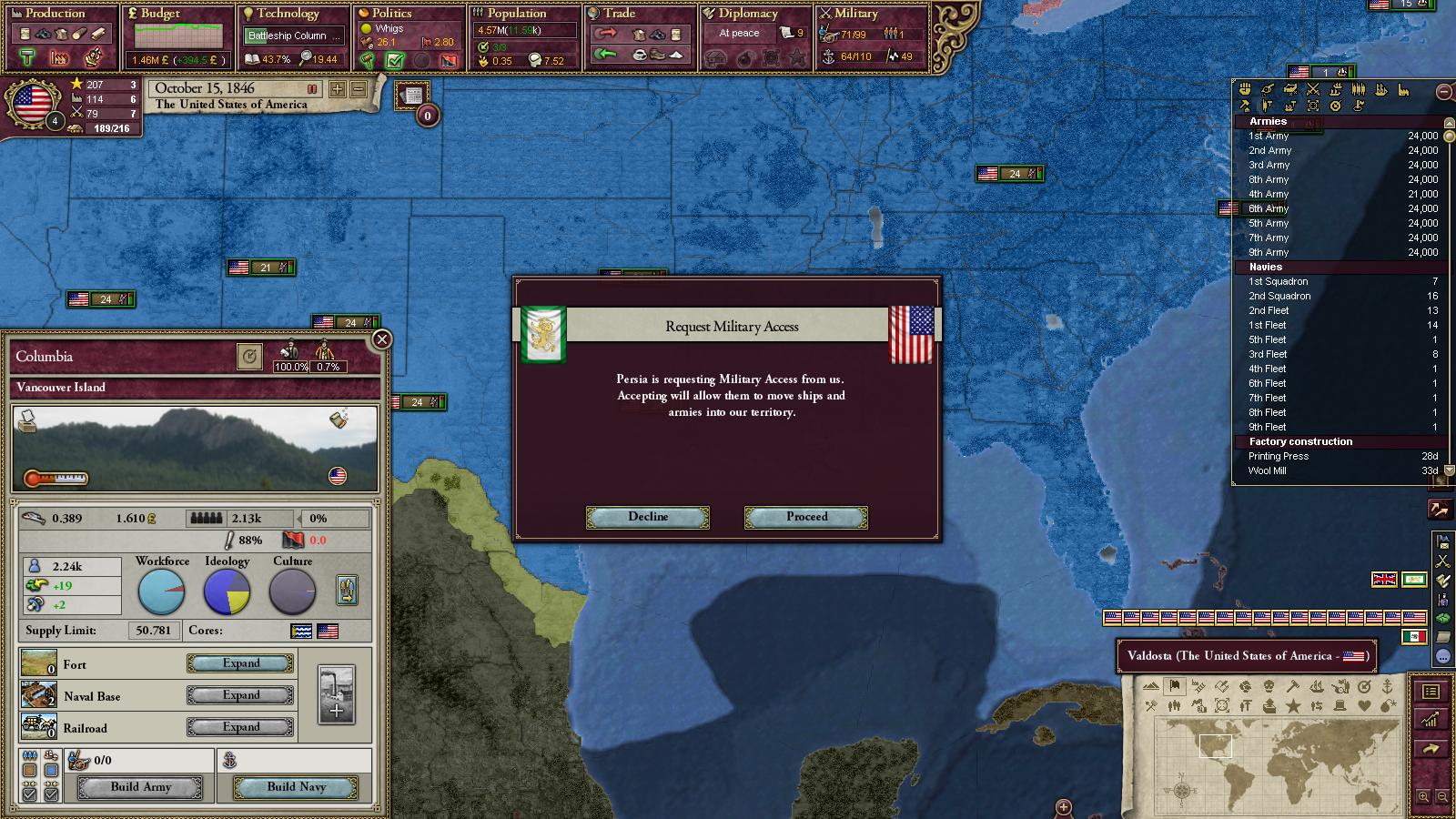Build Army in this province

point(140,787)
